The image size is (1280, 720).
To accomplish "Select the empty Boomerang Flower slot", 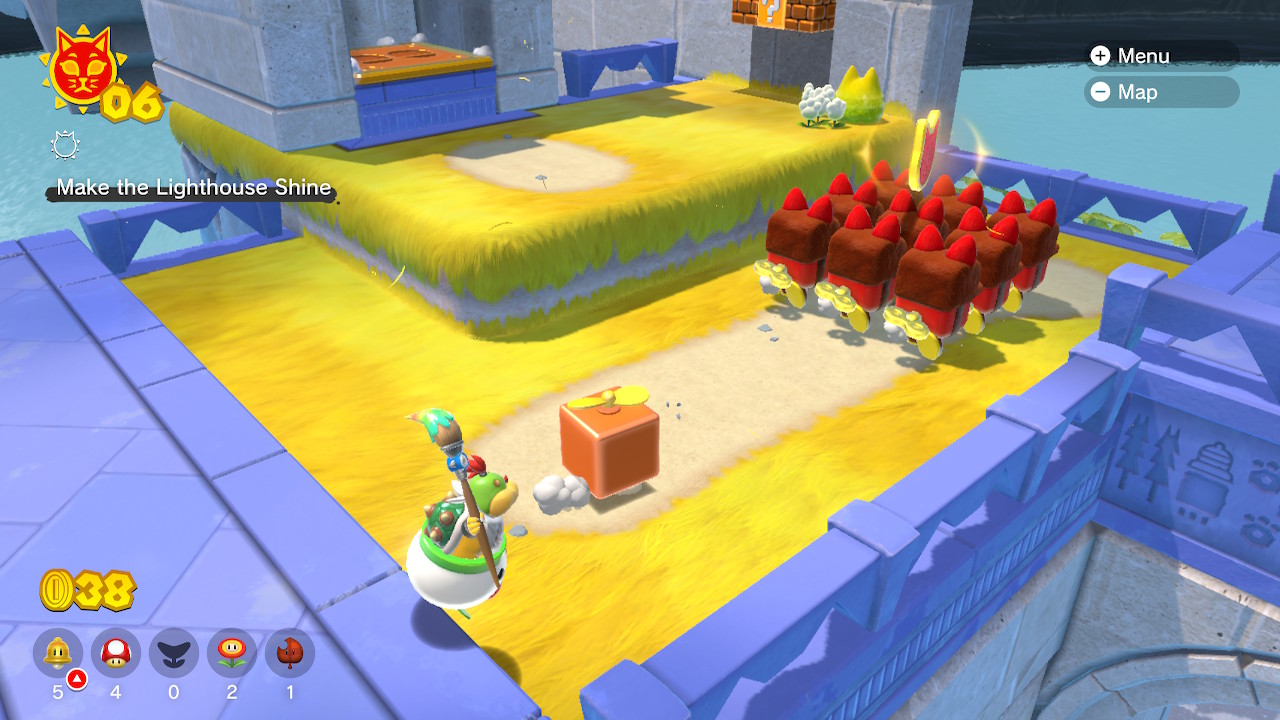I will (x=174, y=654).
